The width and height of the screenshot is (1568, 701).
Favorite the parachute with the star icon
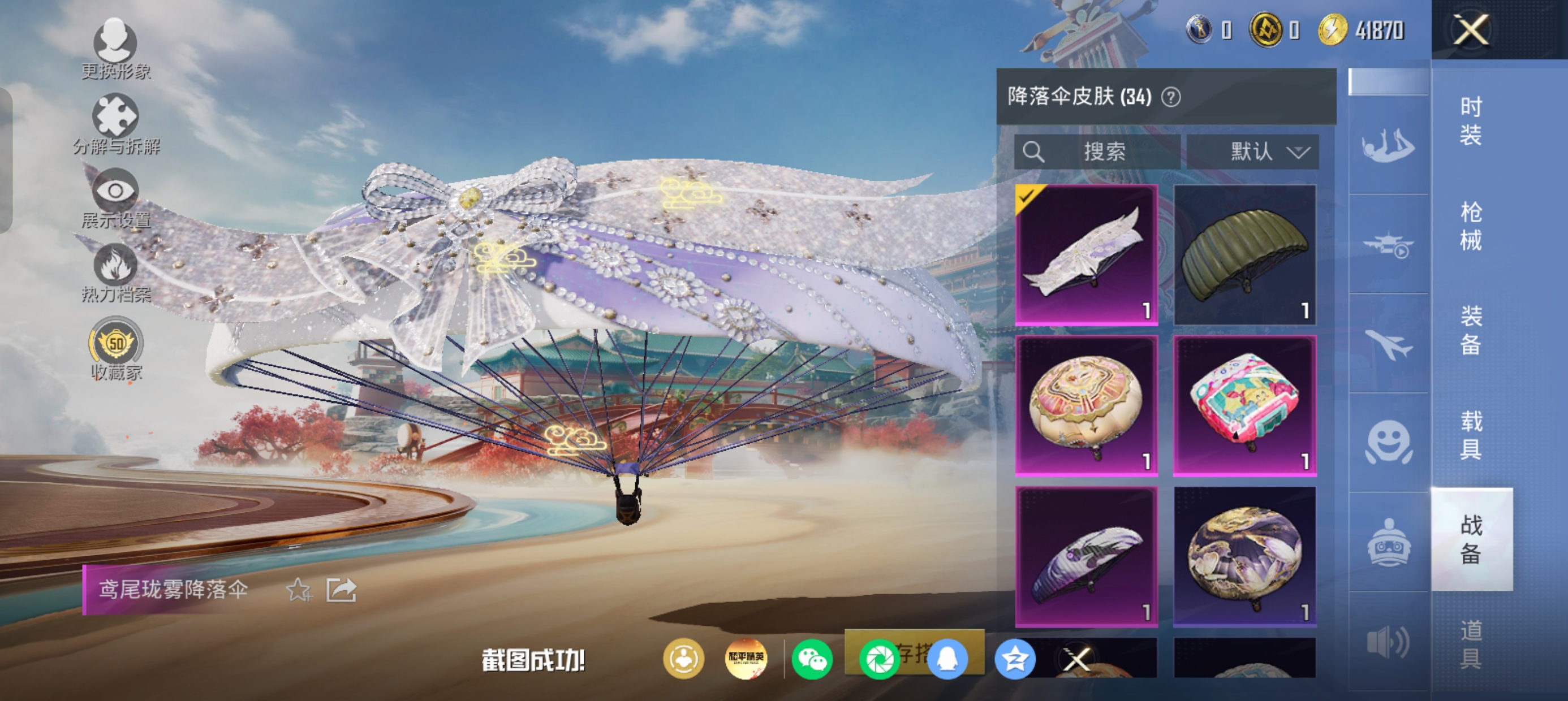(x=299, y=590)
